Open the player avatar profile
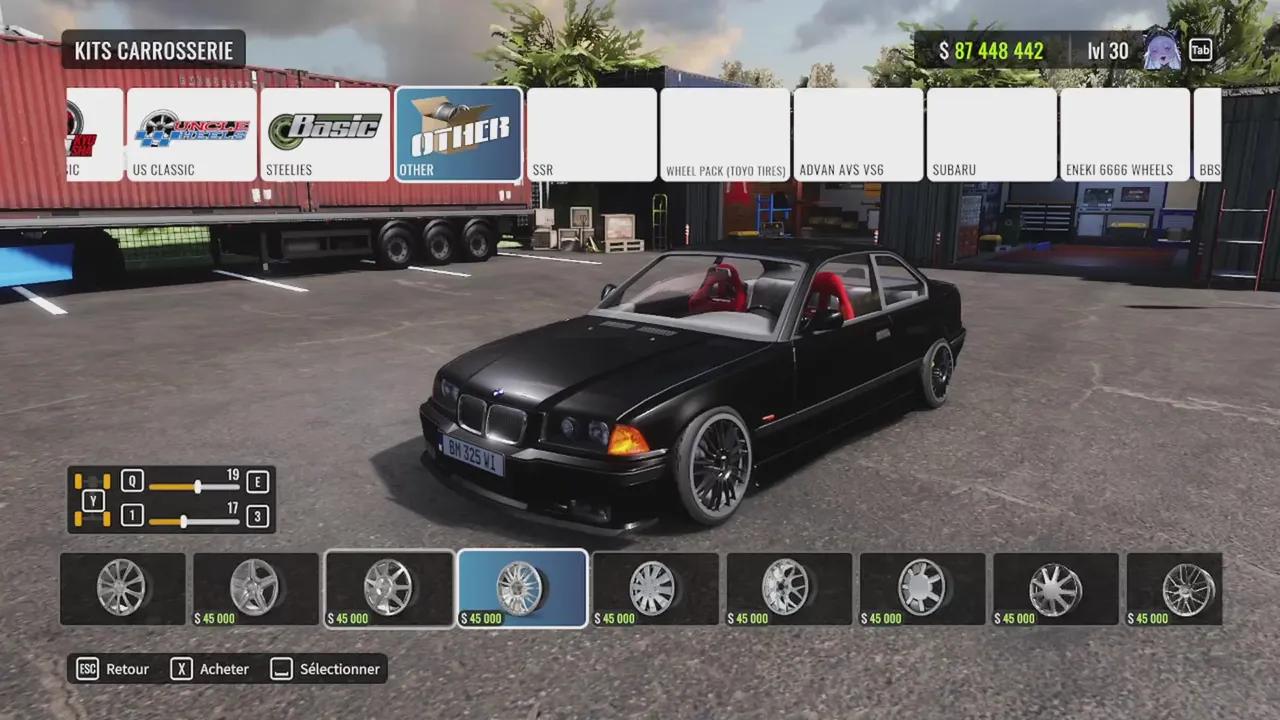Screen dimensions: 1280x720 (1161, 49)
